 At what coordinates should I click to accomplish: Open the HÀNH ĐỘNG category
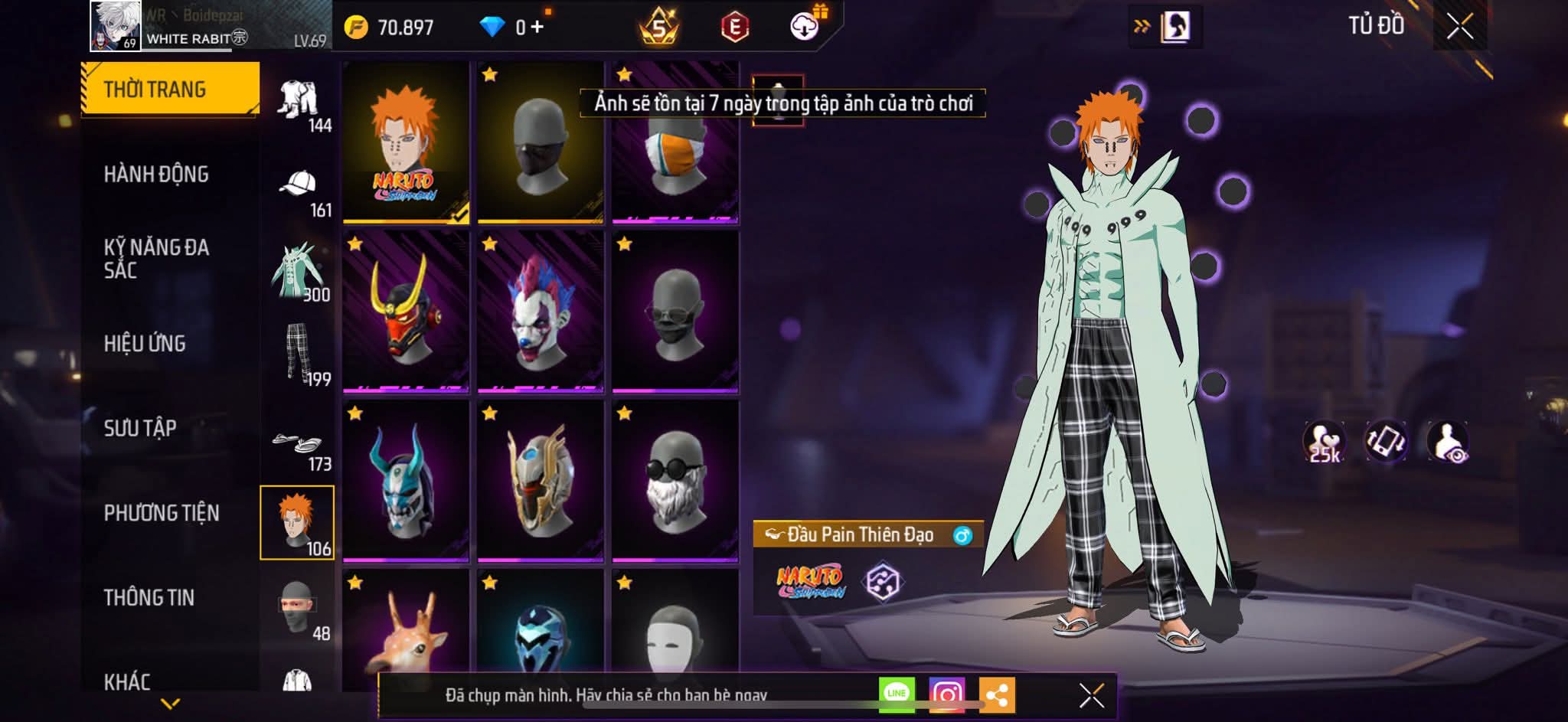[156, 175]
